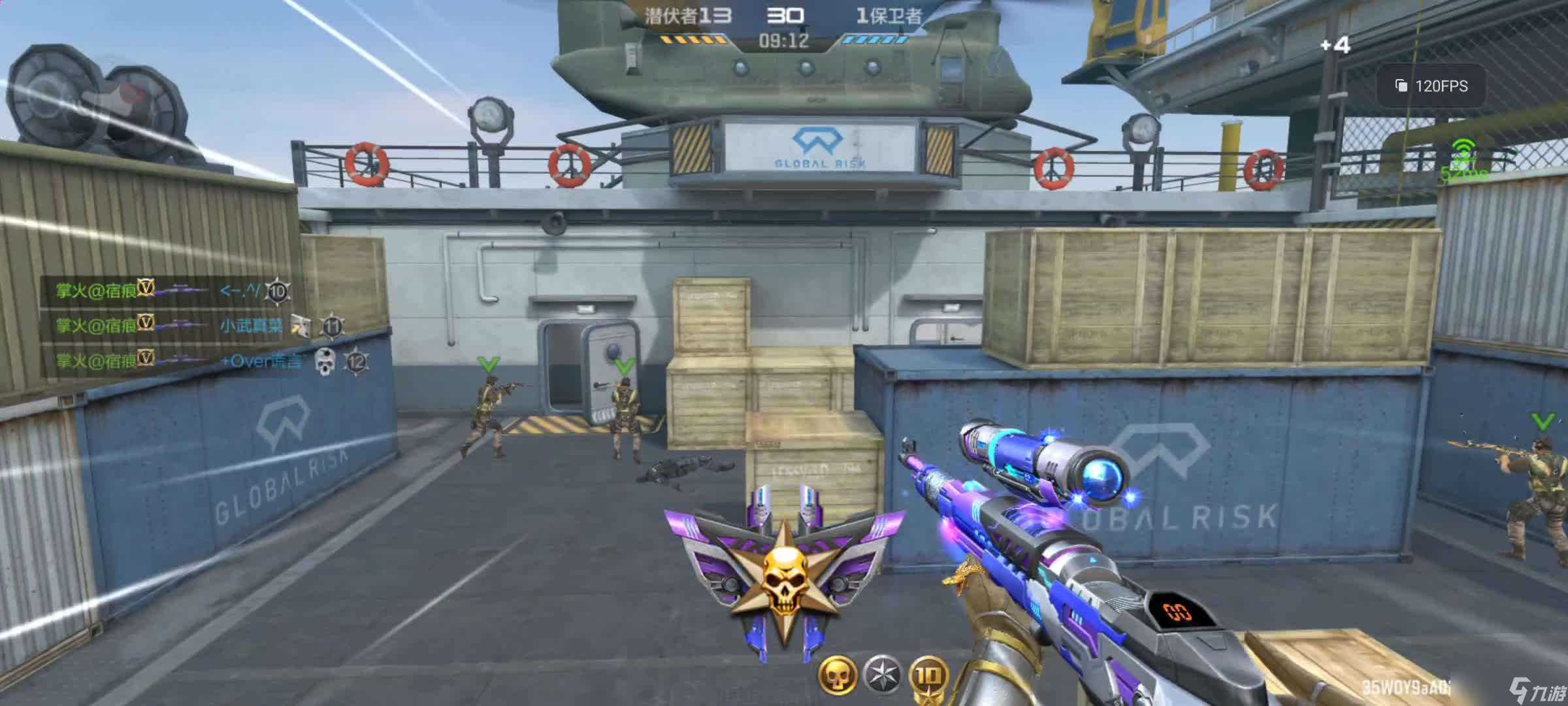The height and width of the screenshot is (706, 1568).
Task: Select the gold skull medal icon
Action: tap(838, 675)
